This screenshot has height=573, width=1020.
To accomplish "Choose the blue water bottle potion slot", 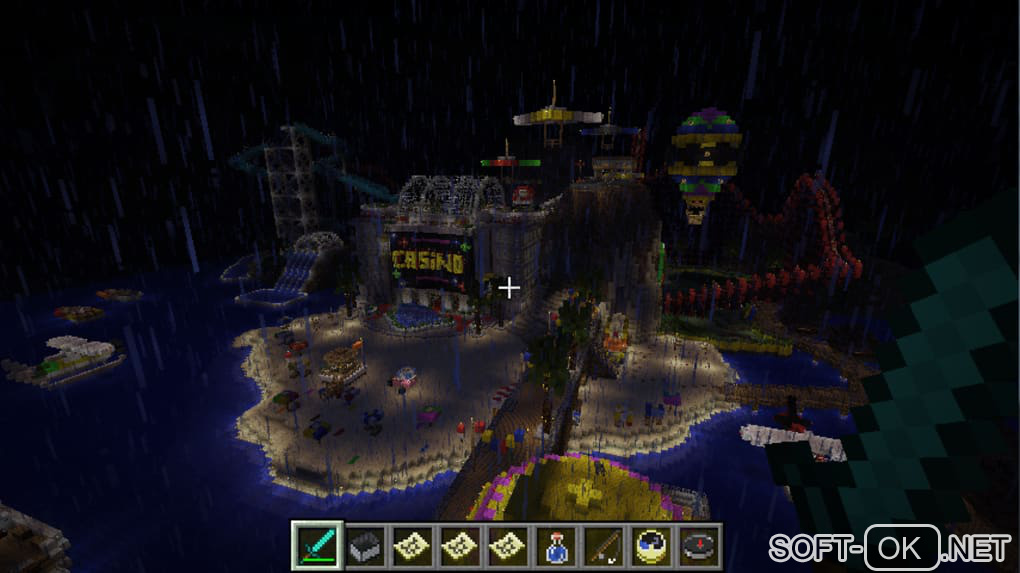I will click(556, 547).
